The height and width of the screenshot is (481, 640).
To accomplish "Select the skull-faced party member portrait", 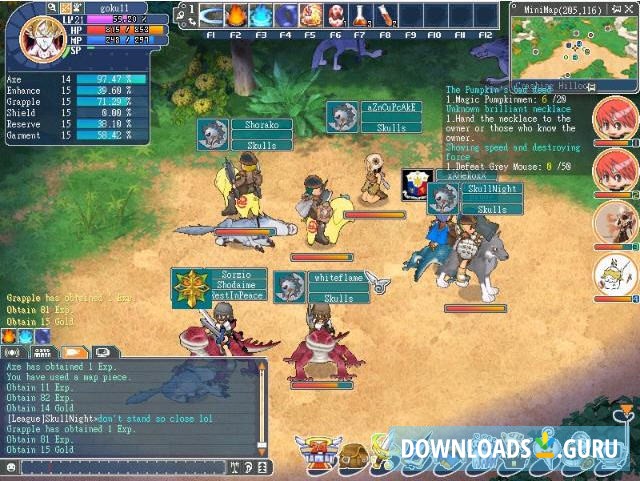I will [615, 223].
